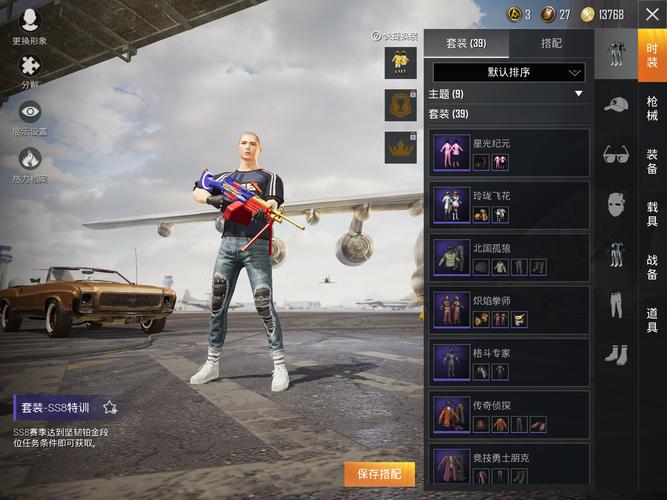667x500 pixels.
Task: Open the 载具 vehicles category
Action: [x=652, y=213]
